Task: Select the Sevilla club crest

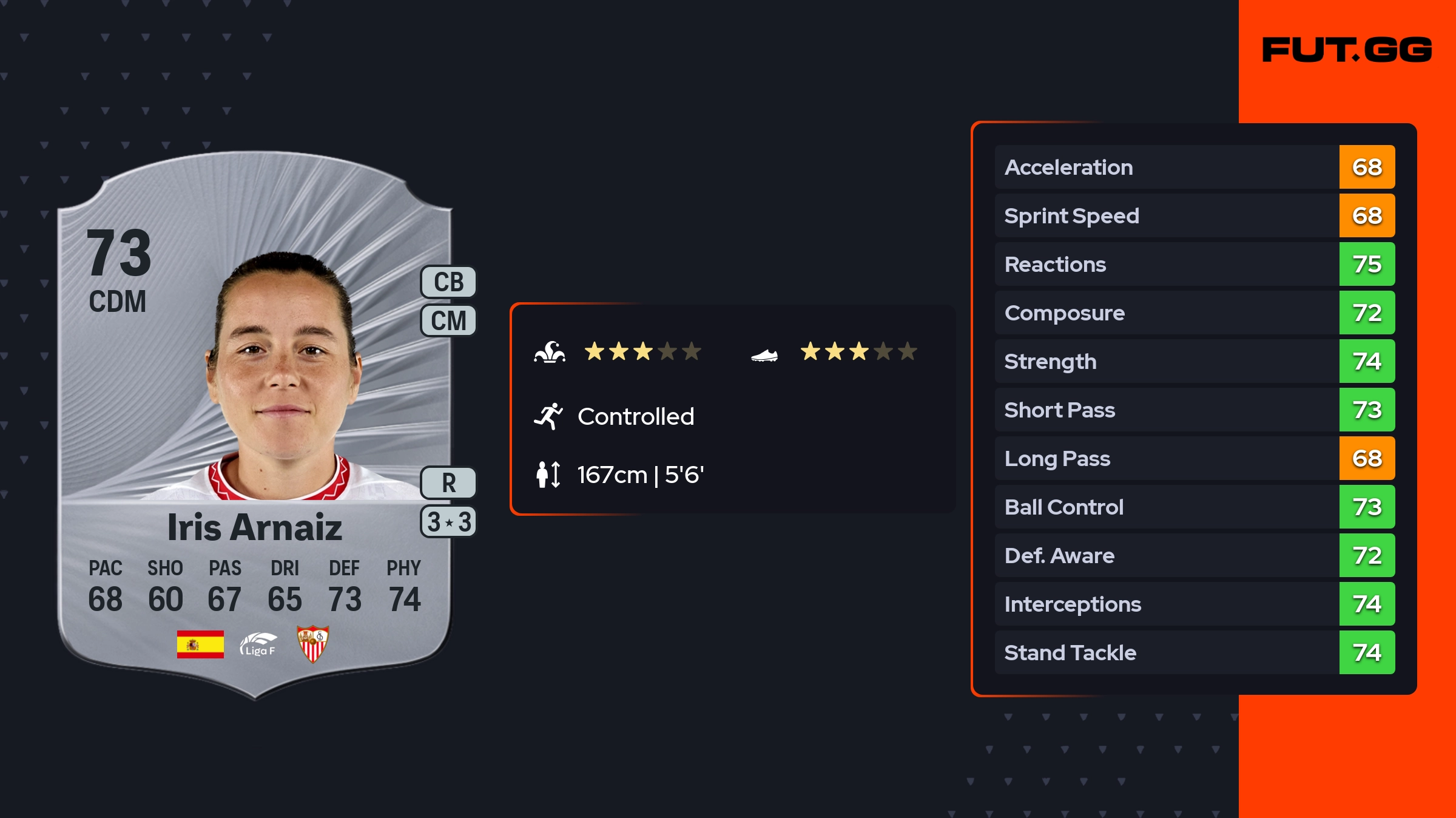Action: point(312,644)
